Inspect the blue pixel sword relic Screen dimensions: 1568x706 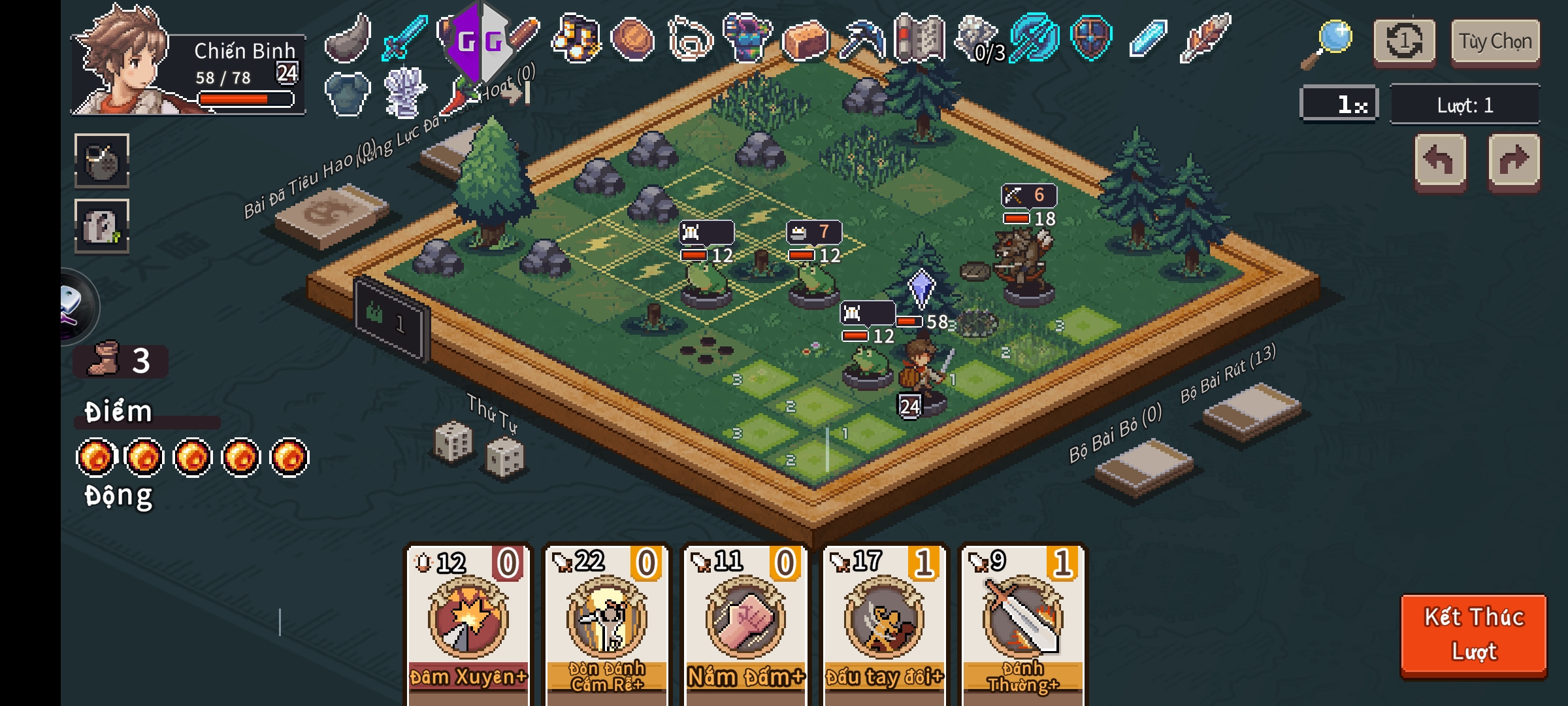404,37
